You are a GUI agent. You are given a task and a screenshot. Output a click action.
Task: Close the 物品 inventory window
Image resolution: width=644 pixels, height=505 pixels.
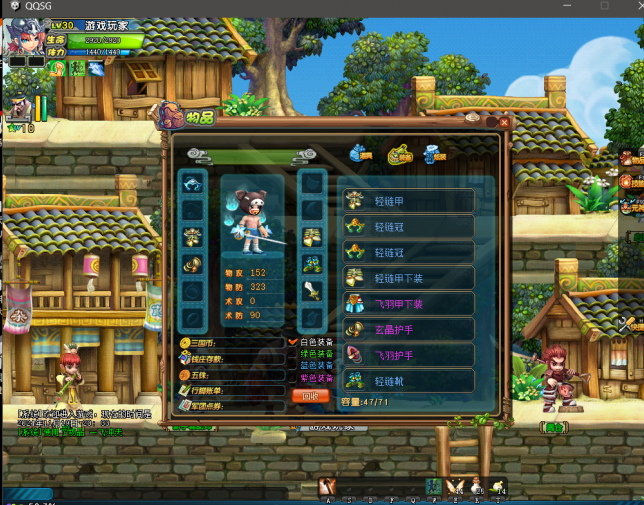[504, 122]
